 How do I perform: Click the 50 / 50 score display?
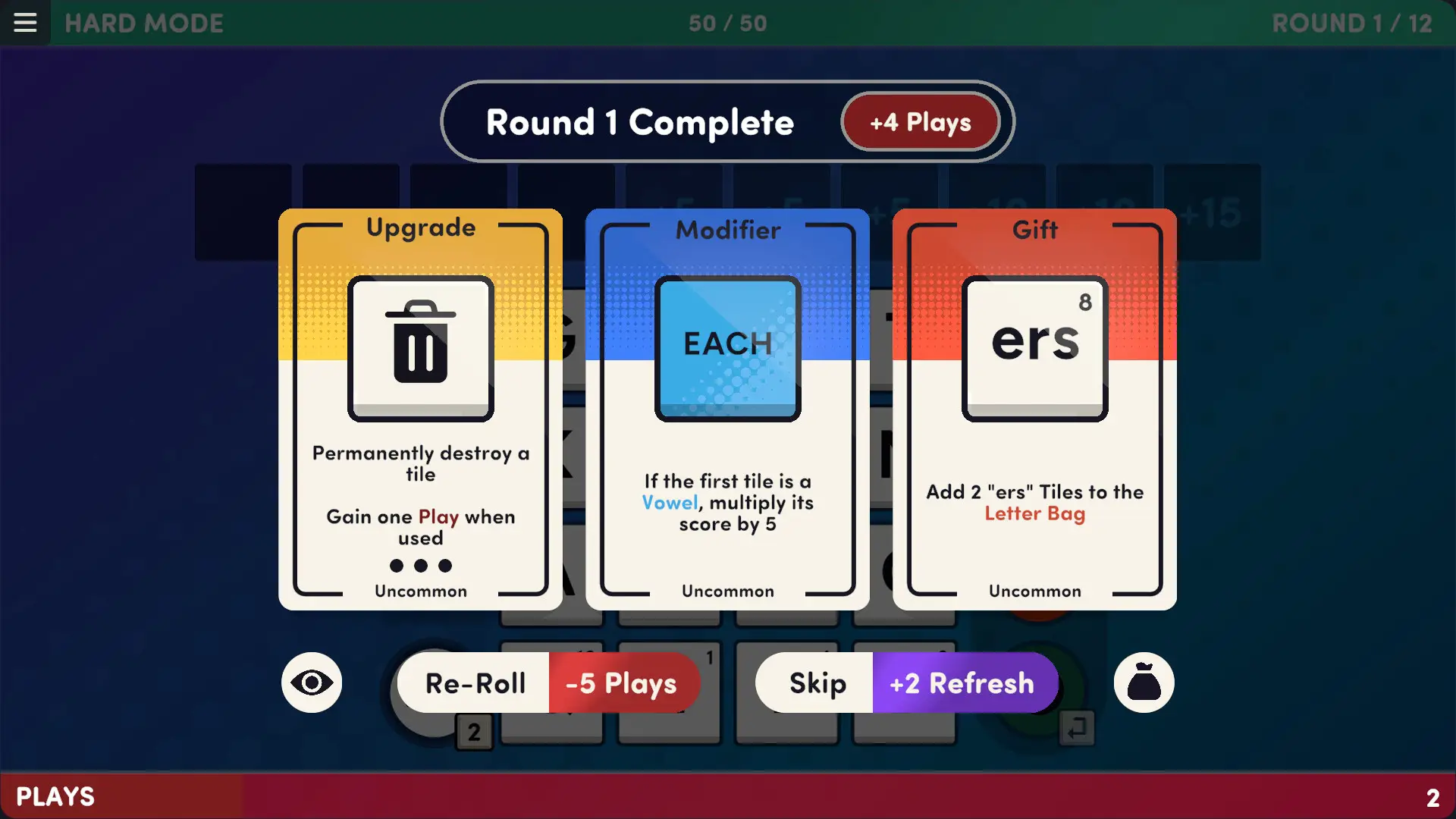pos(727,23)
